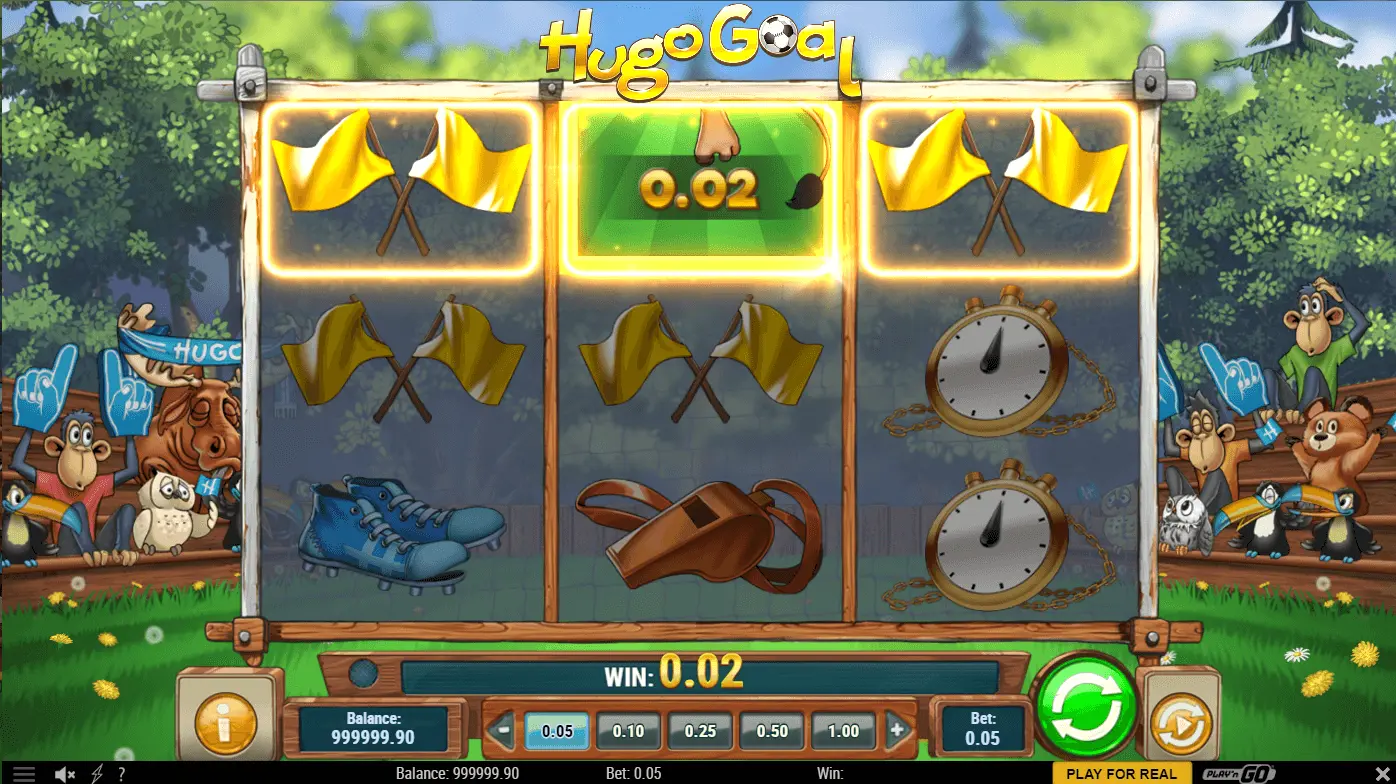Toggle the lightning bolt fast play
This screenshot has height=784, width=1396.
tap(97, 774)
